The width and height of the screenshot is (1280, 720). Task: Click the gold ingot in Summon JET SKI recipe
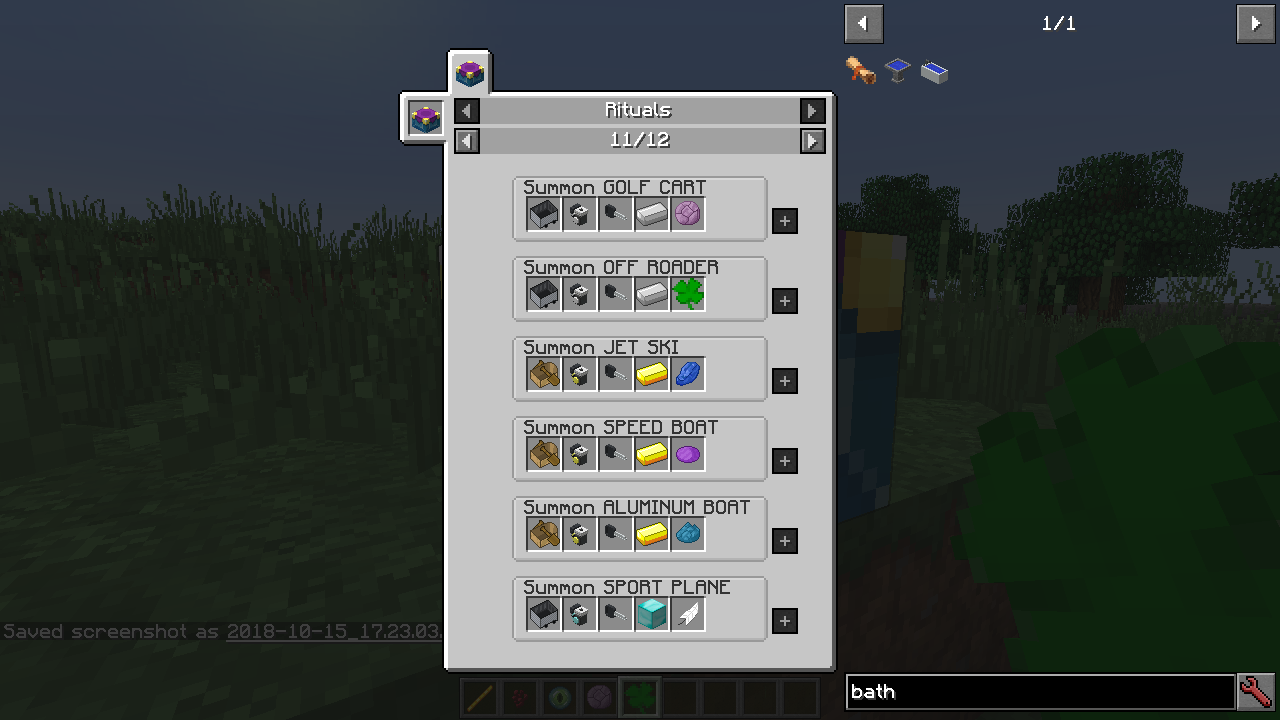tap(651, 373)
